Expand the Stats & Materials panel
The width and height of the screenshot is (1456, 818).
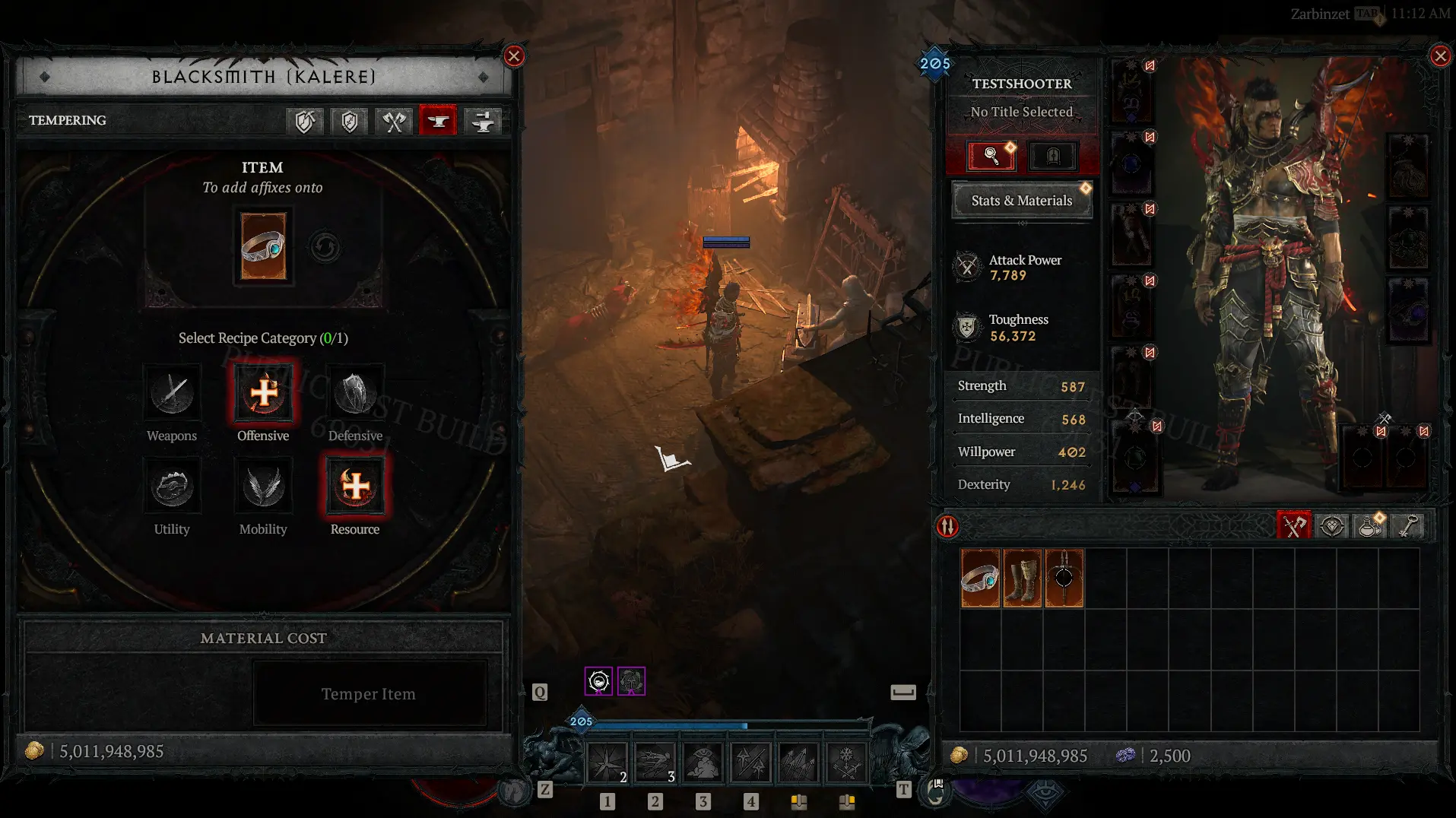[1021, 200]
